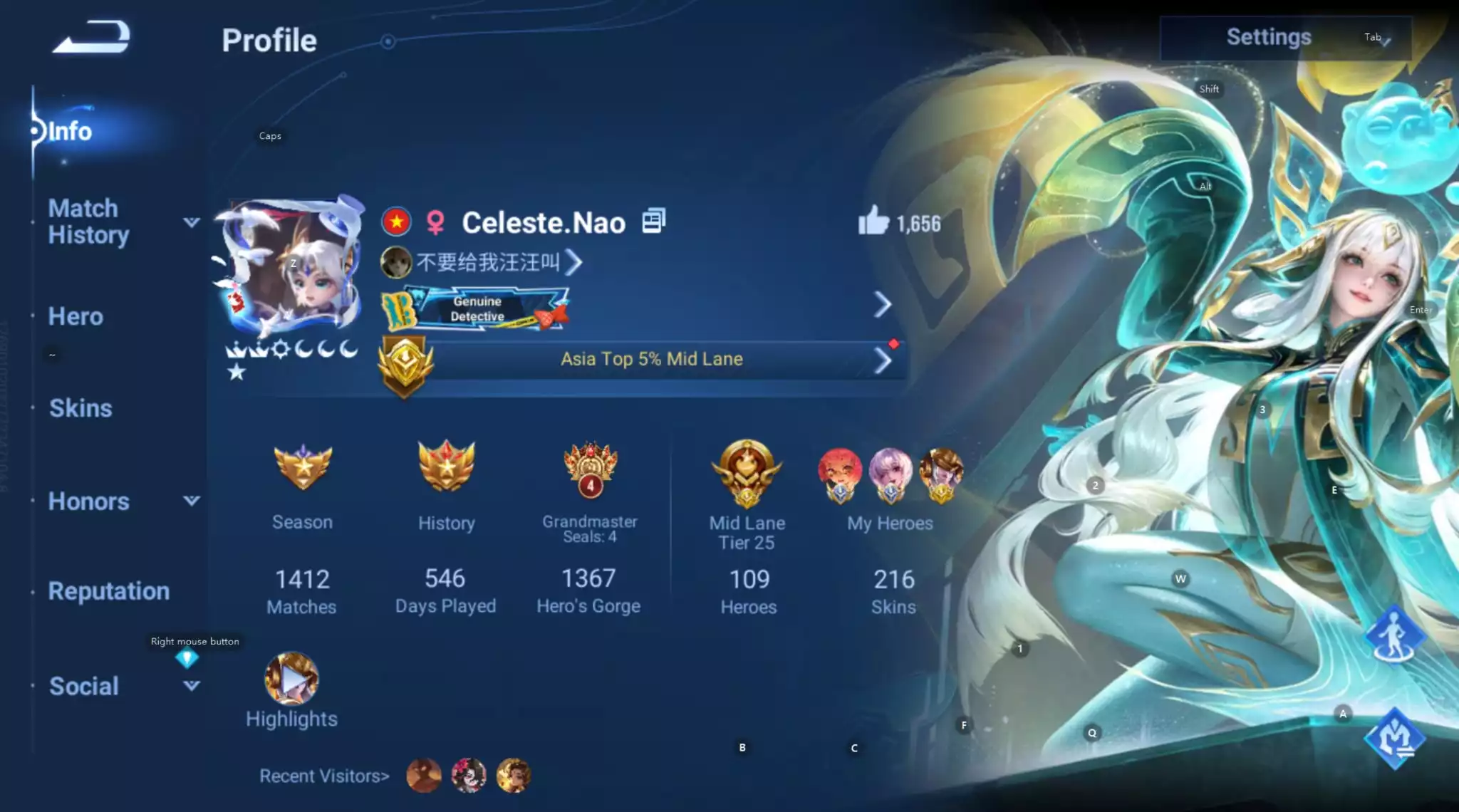Play the Highlights video thumbnail

click(x=291, y=680)
